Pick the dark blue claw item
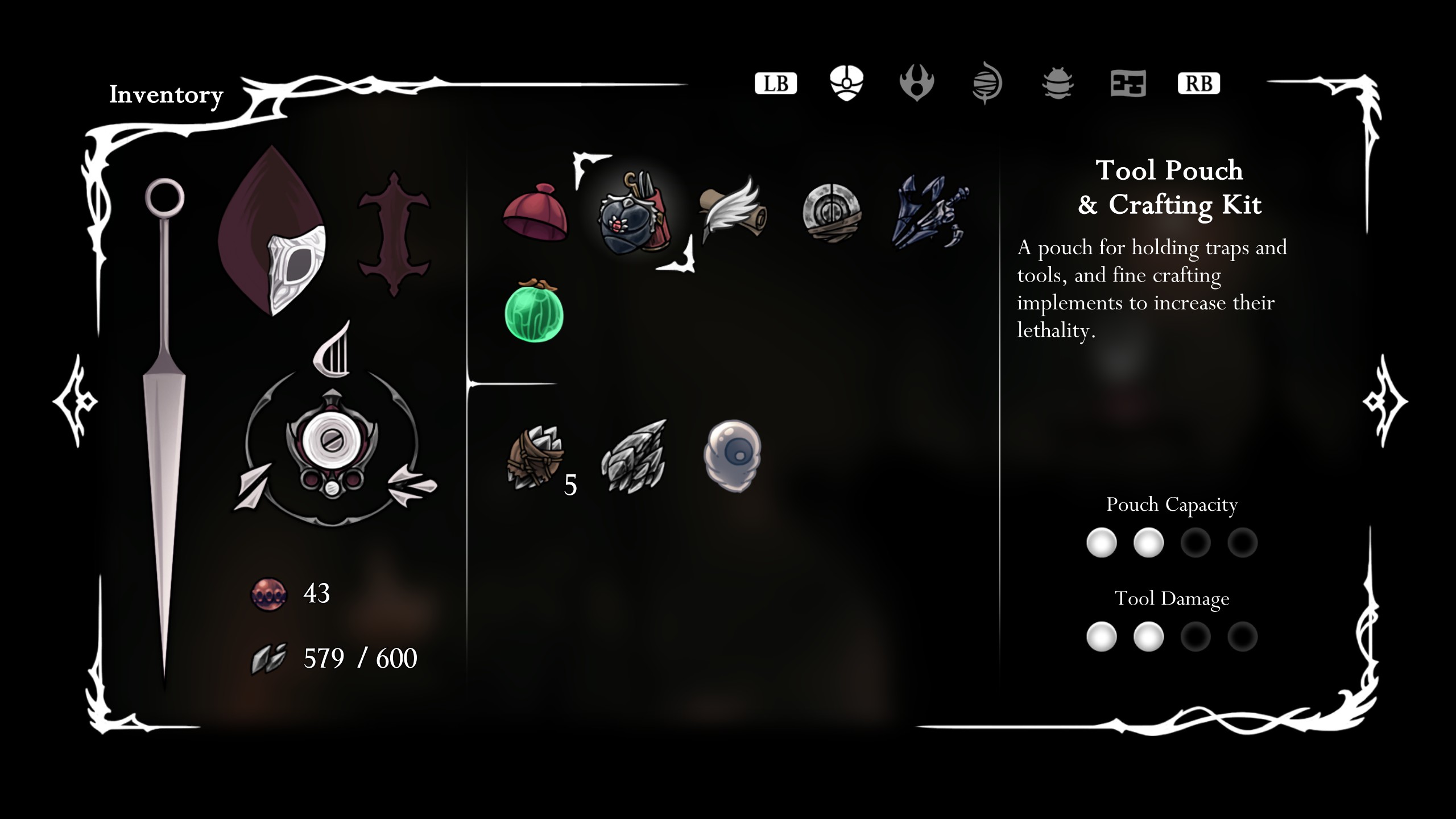The width and height of the screenshot is (1456, 819). point(930,213)
